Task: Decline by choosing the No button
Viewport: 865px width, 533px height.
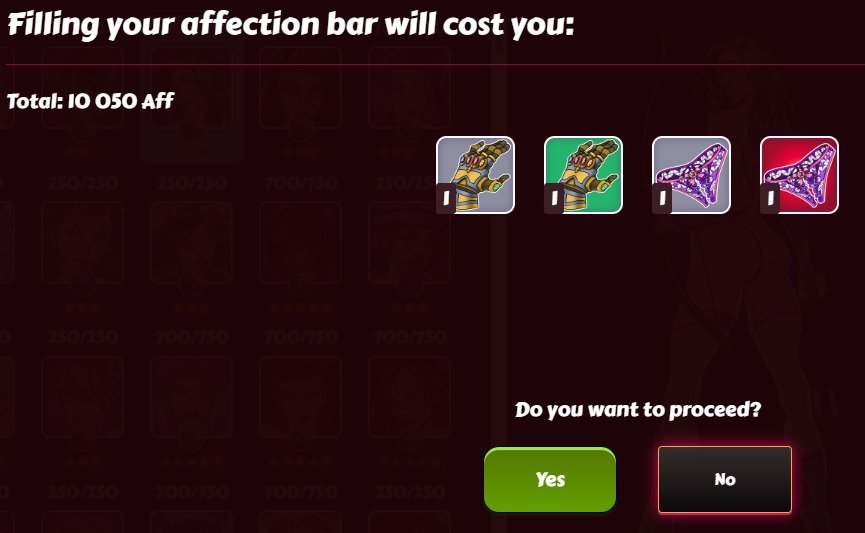Action: tap(725, 479)
